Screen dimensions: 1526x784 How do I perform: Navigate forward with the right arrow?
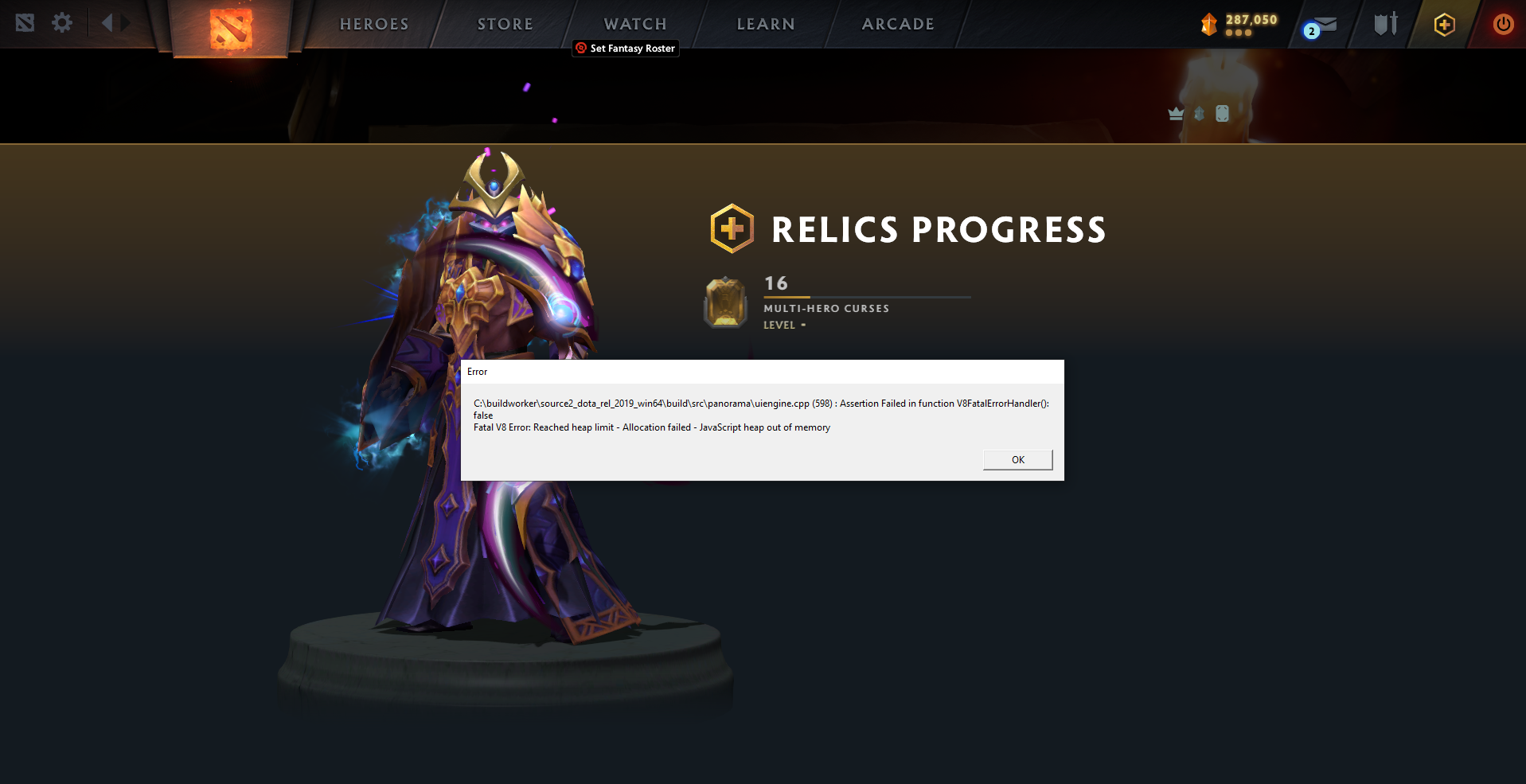click(123, 23)
